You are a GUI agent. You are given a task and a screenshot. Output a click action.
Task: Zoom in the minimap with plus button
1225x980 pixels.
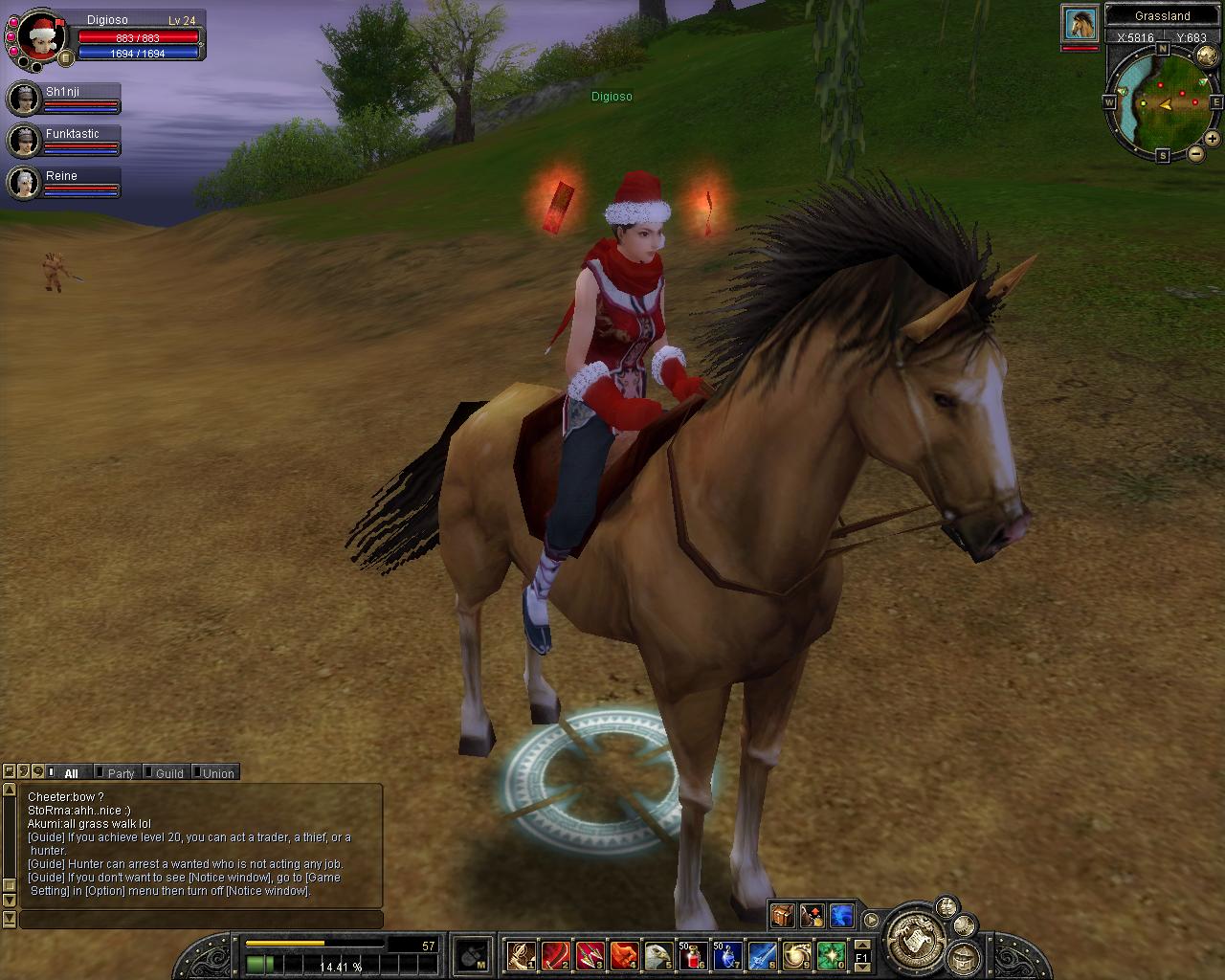(1212, 139)
